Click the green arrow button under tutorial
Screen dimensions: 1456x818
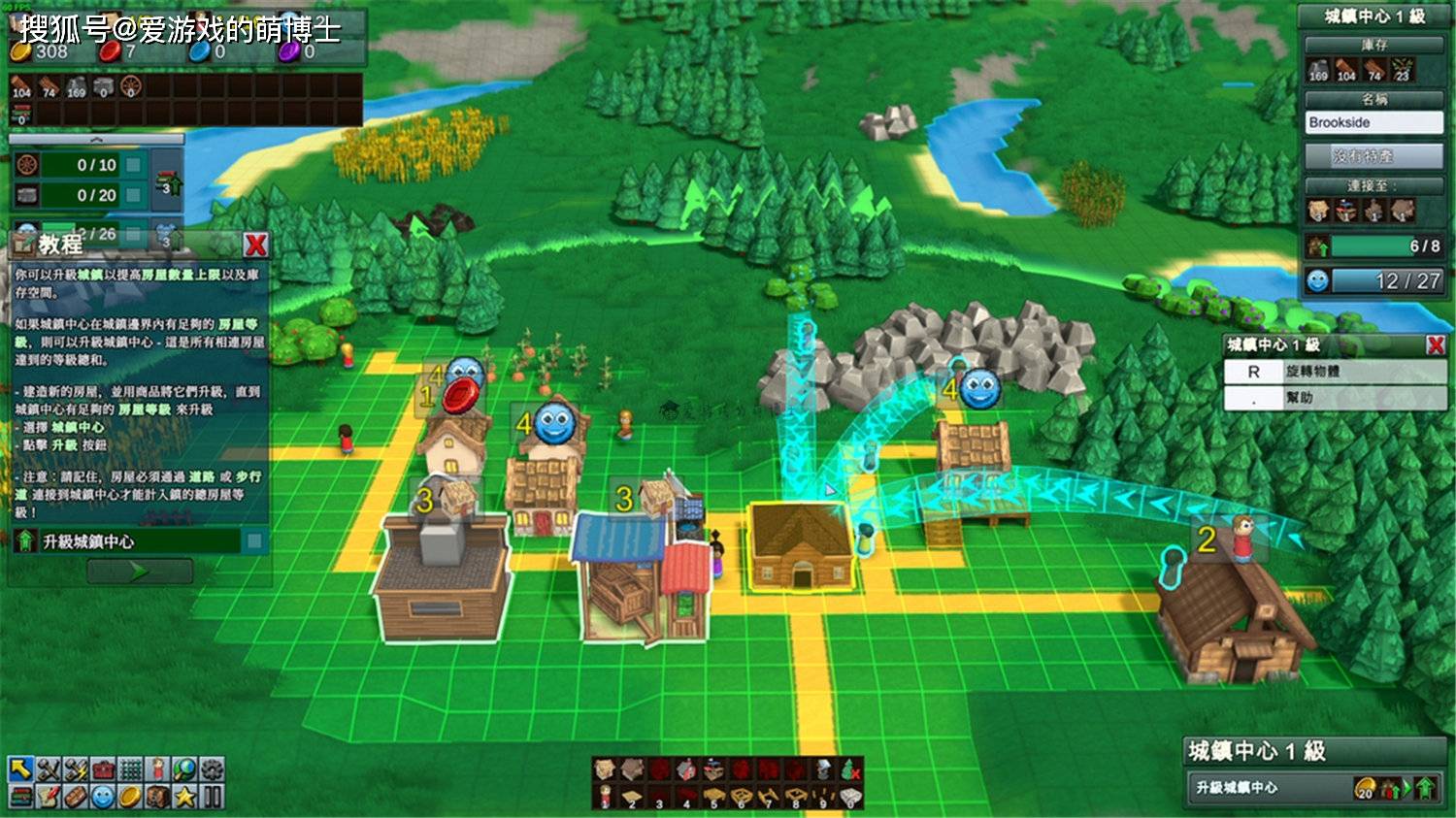[140, 572]
